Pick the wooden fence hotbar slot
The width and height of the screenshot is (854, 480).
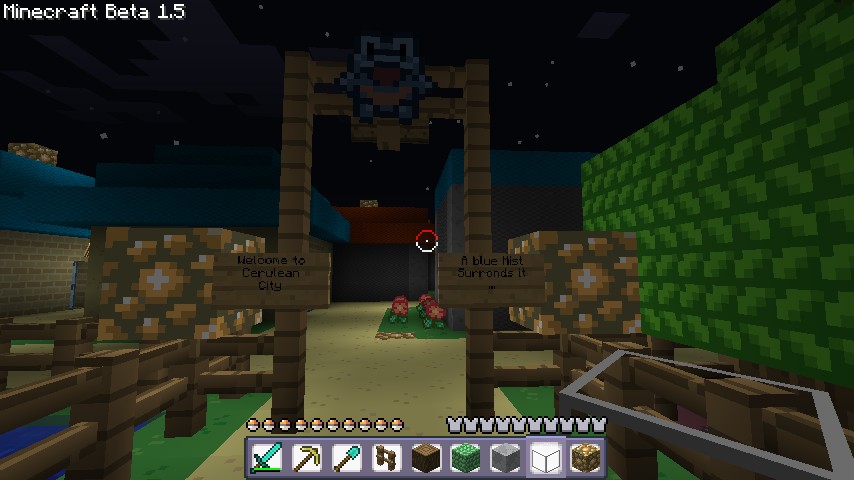[x=387, y=458]
